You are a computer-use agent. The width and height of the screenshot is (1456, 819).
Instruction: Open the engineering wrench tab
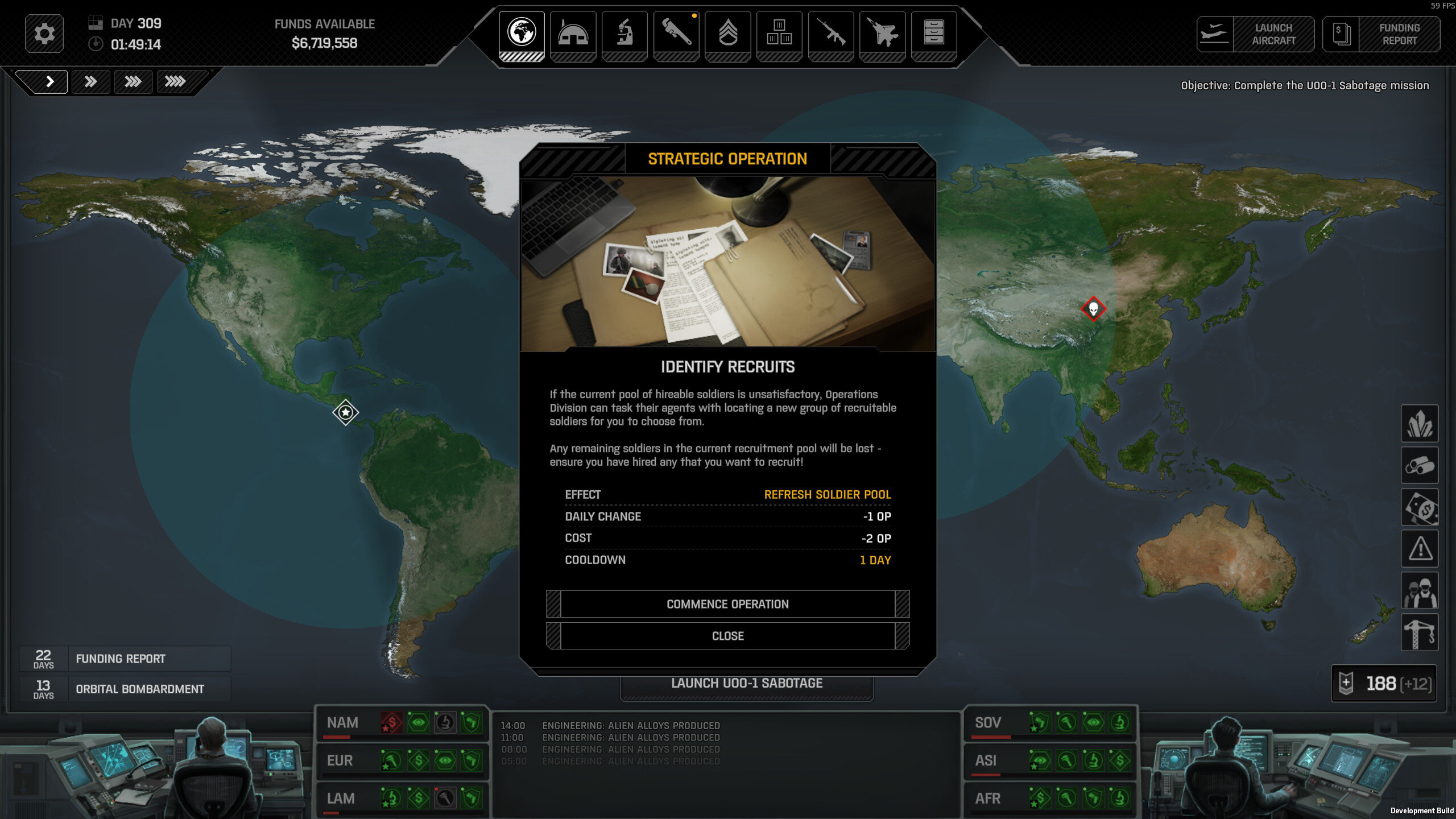tap(676, 34)
